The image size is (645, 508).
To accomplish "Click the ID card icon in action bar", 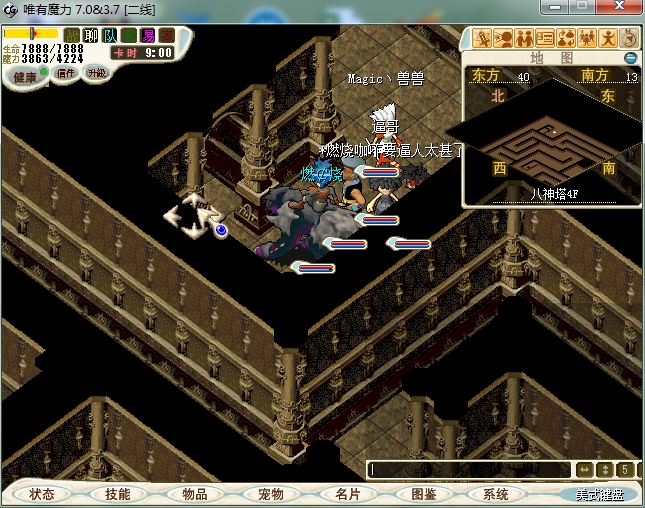I will point(546,38).
